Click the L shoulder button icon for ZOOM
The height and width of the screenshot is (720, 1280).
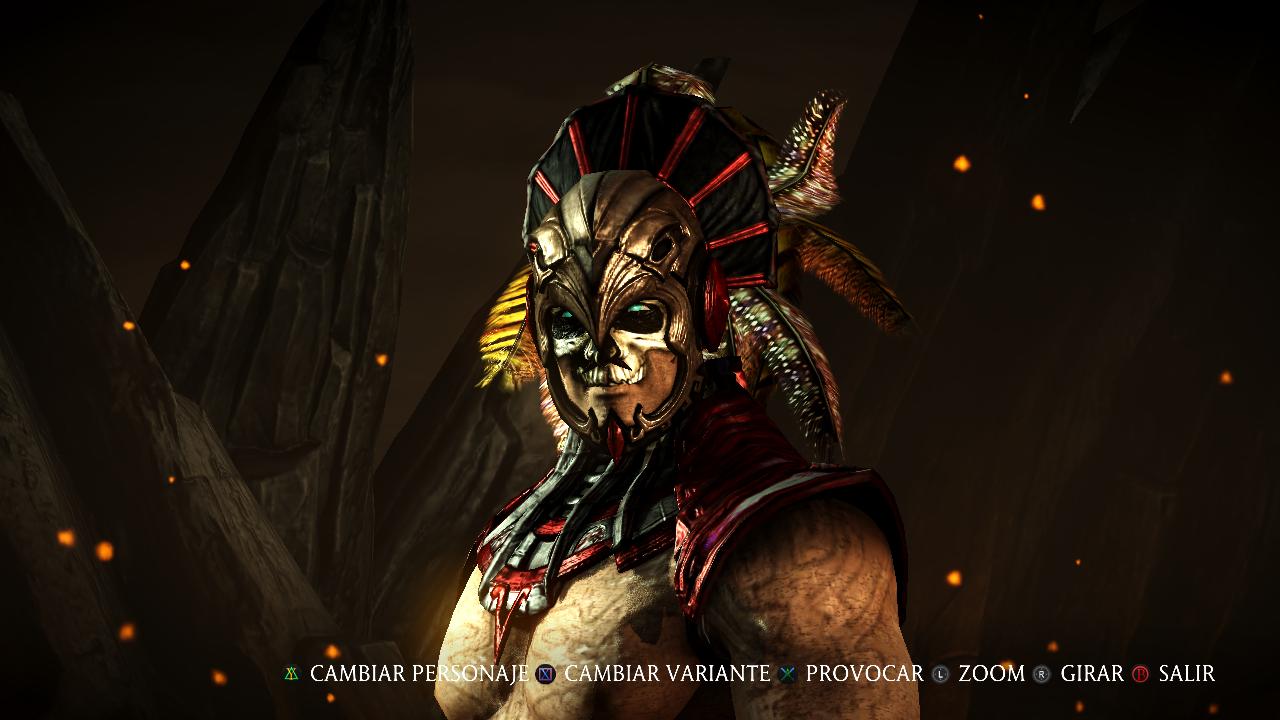940,674
